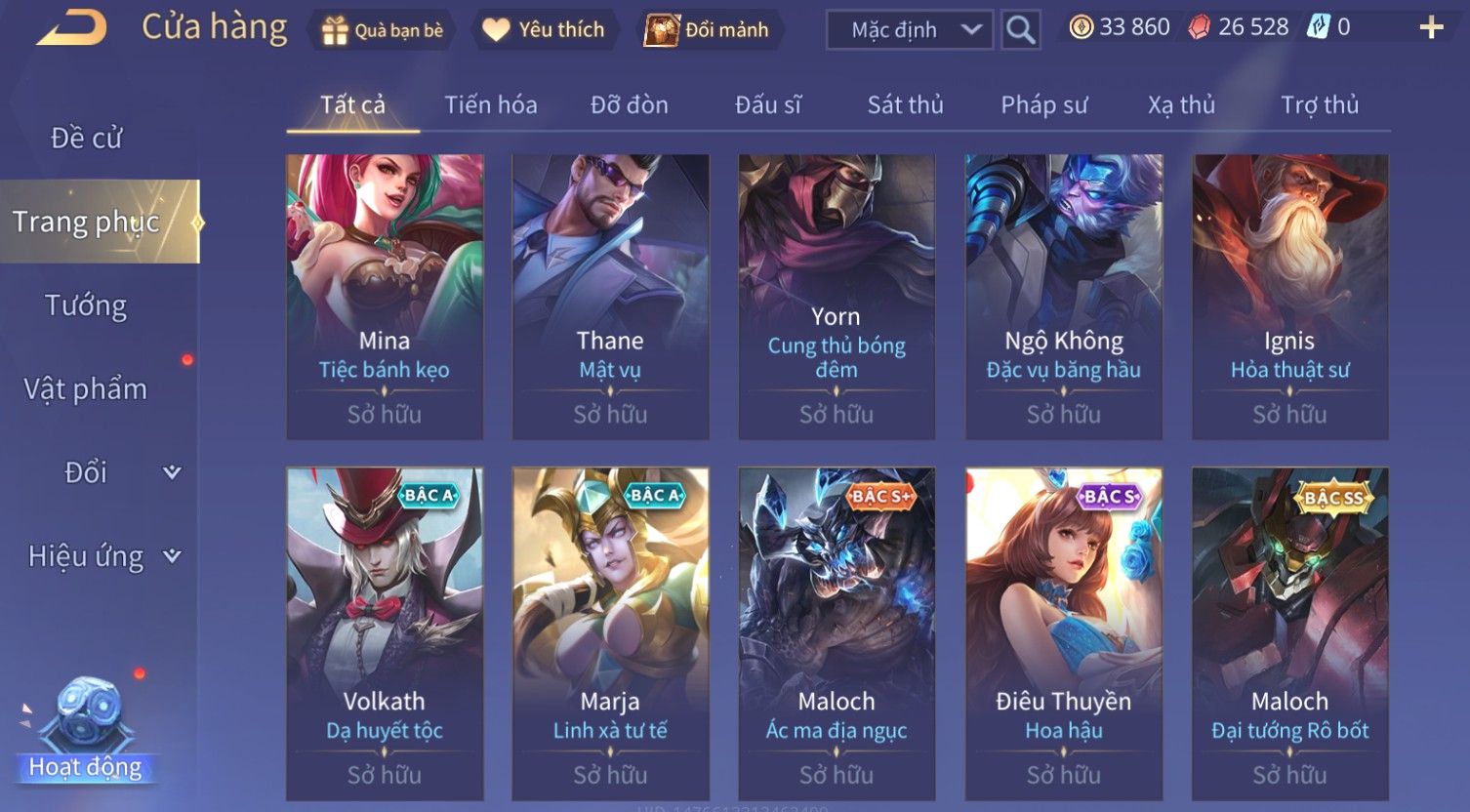Open the Đề cử menu section
1470x812 pixels.
pos(87,139)
